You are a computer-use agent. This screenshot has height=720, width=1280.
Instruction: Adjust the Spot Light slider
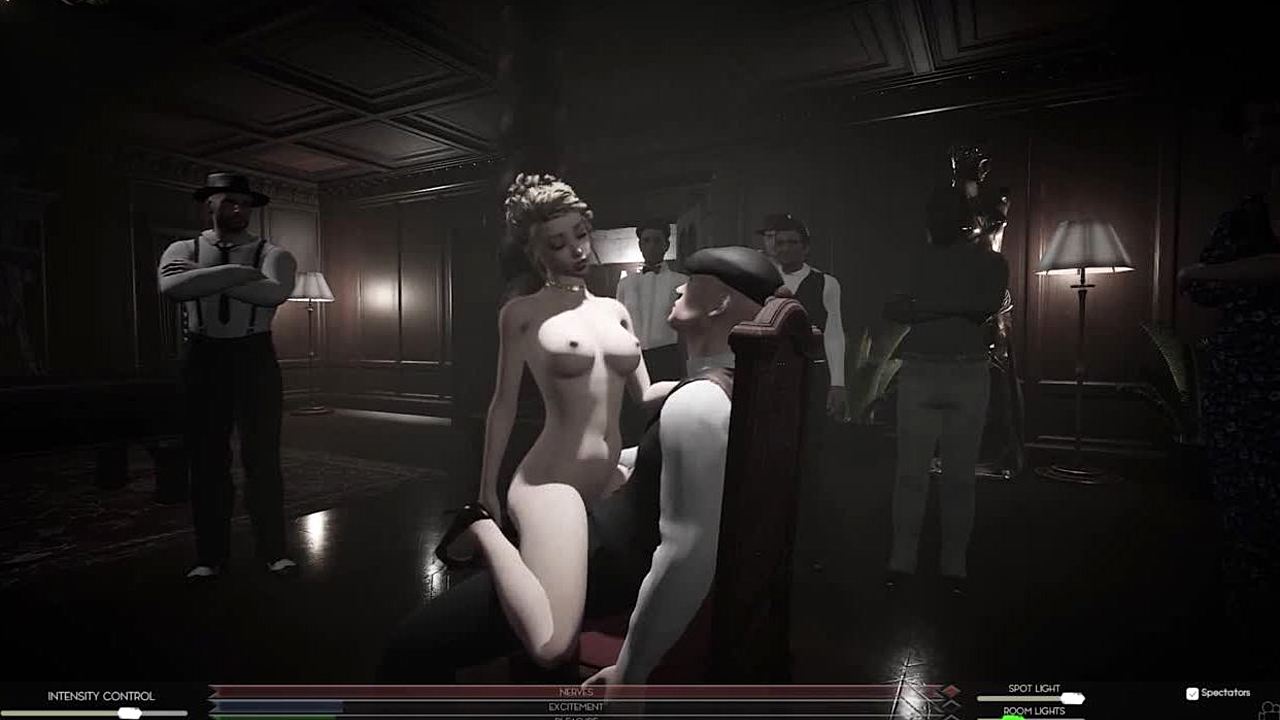tap(1071, 698)
